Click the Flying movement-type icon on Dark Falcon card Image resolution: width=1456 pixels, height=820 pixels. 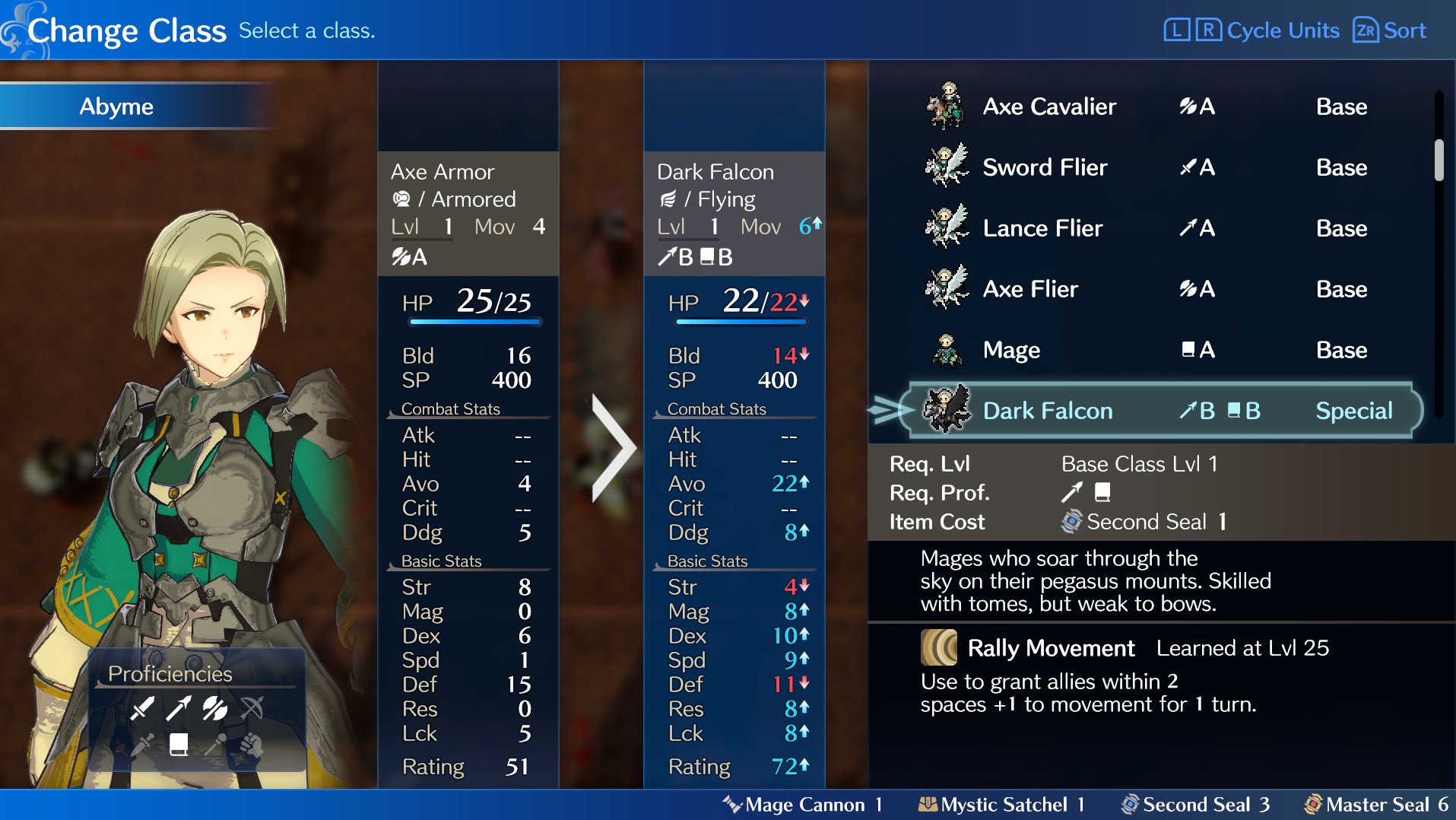point(670,199)
